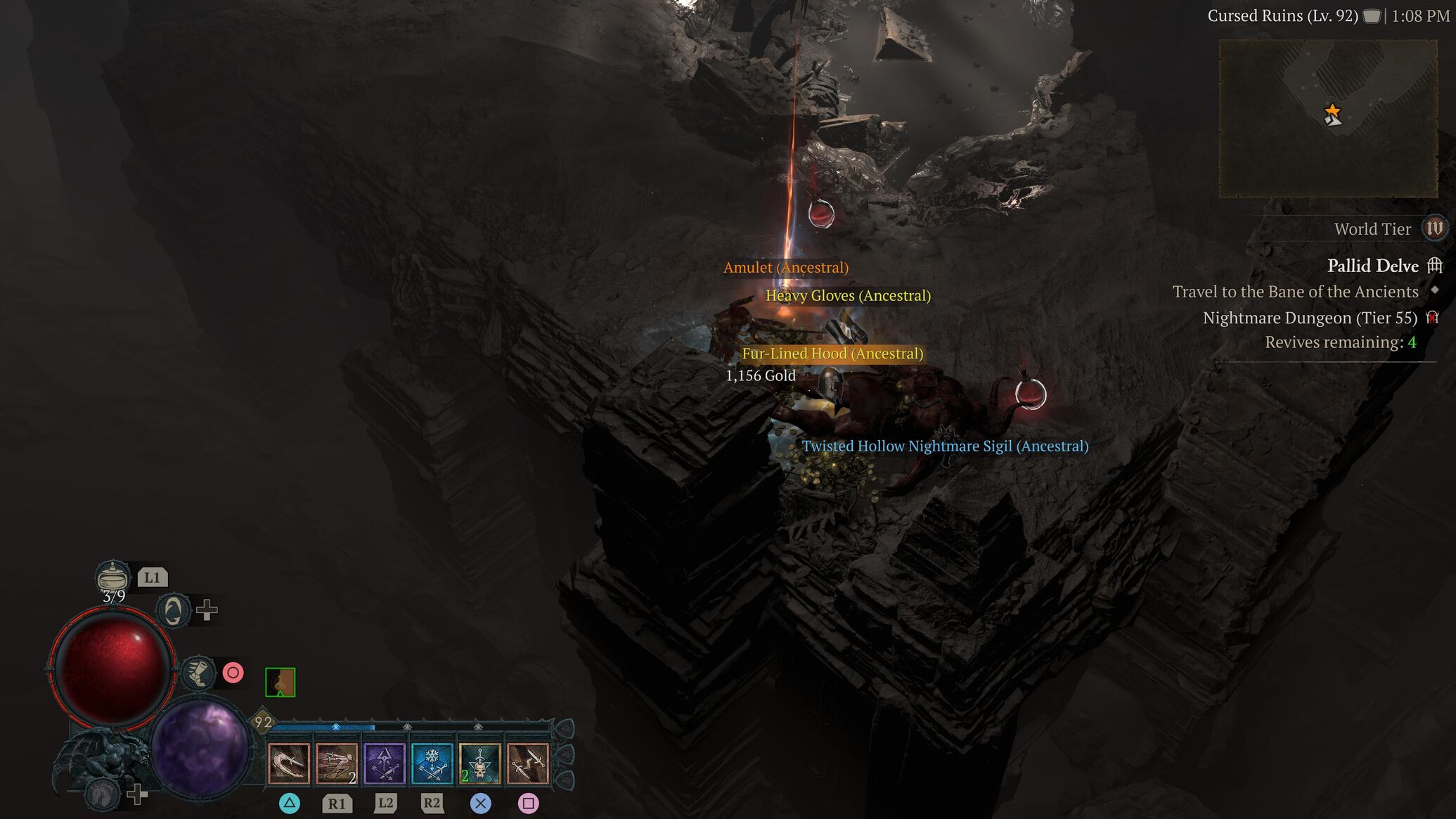Image resolution: width=1456 pixels, height=819 pixels.
Task: Cast the purple shadow imbuement skill
Action: point(385,763)
